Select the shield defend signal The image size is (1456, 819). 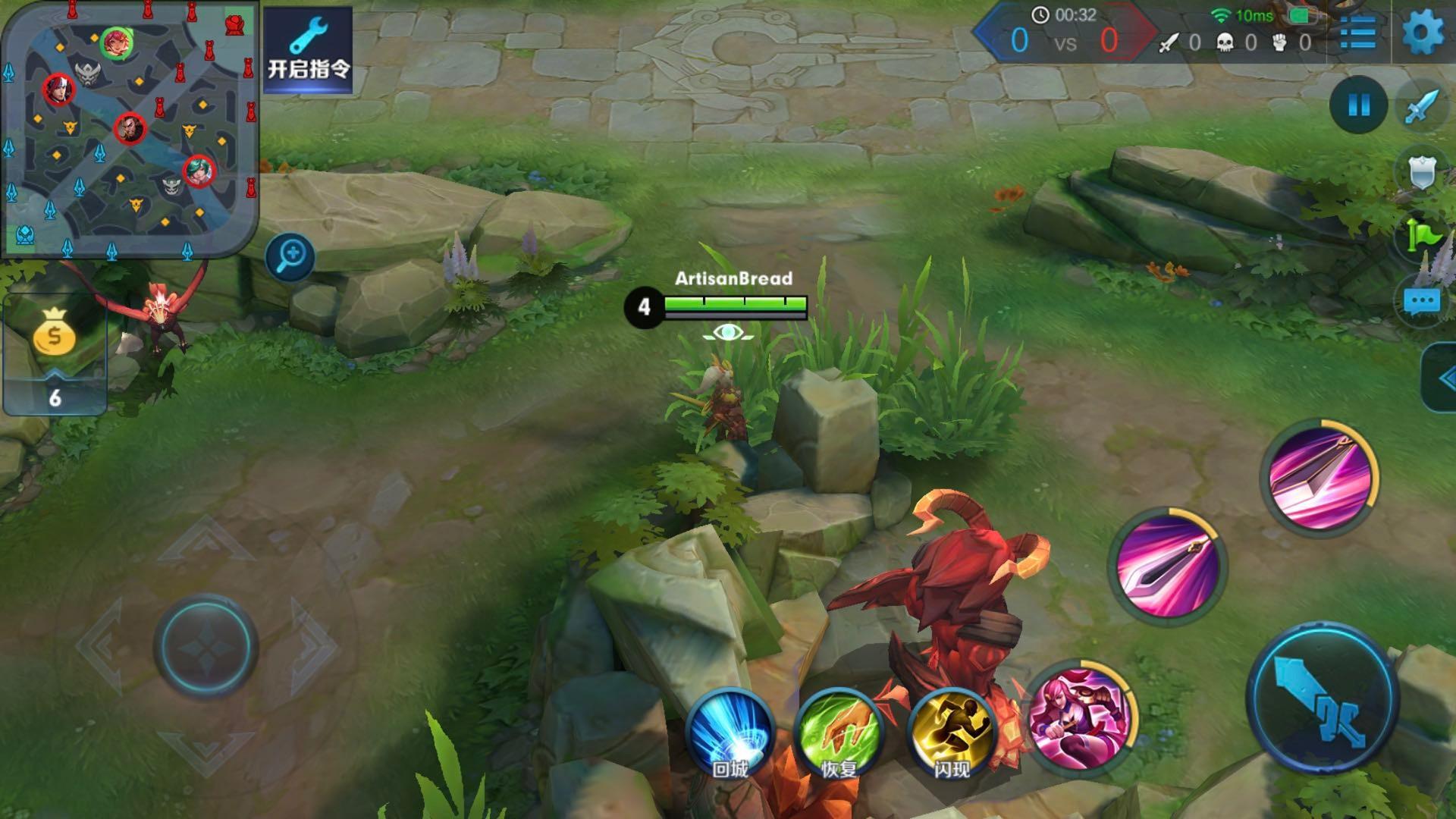[x=1423, y=171]
